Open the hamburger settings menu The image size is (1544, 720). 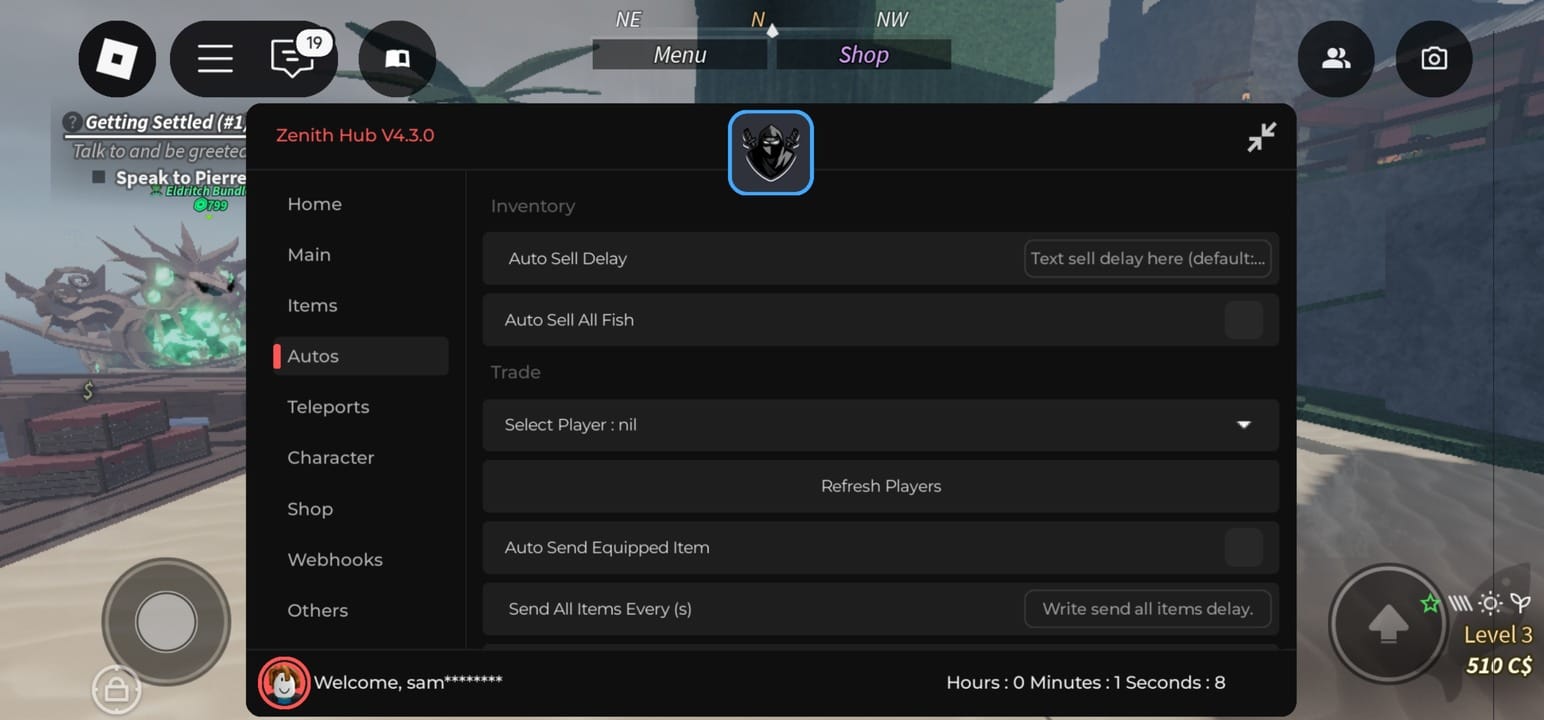[x=215, y=59]
